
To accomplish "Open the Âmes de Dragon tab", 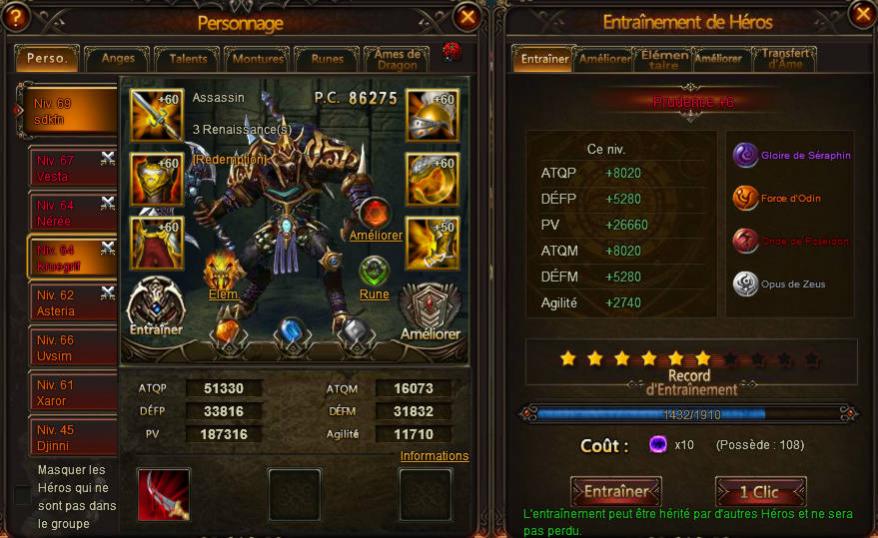I will pos(397,59).
